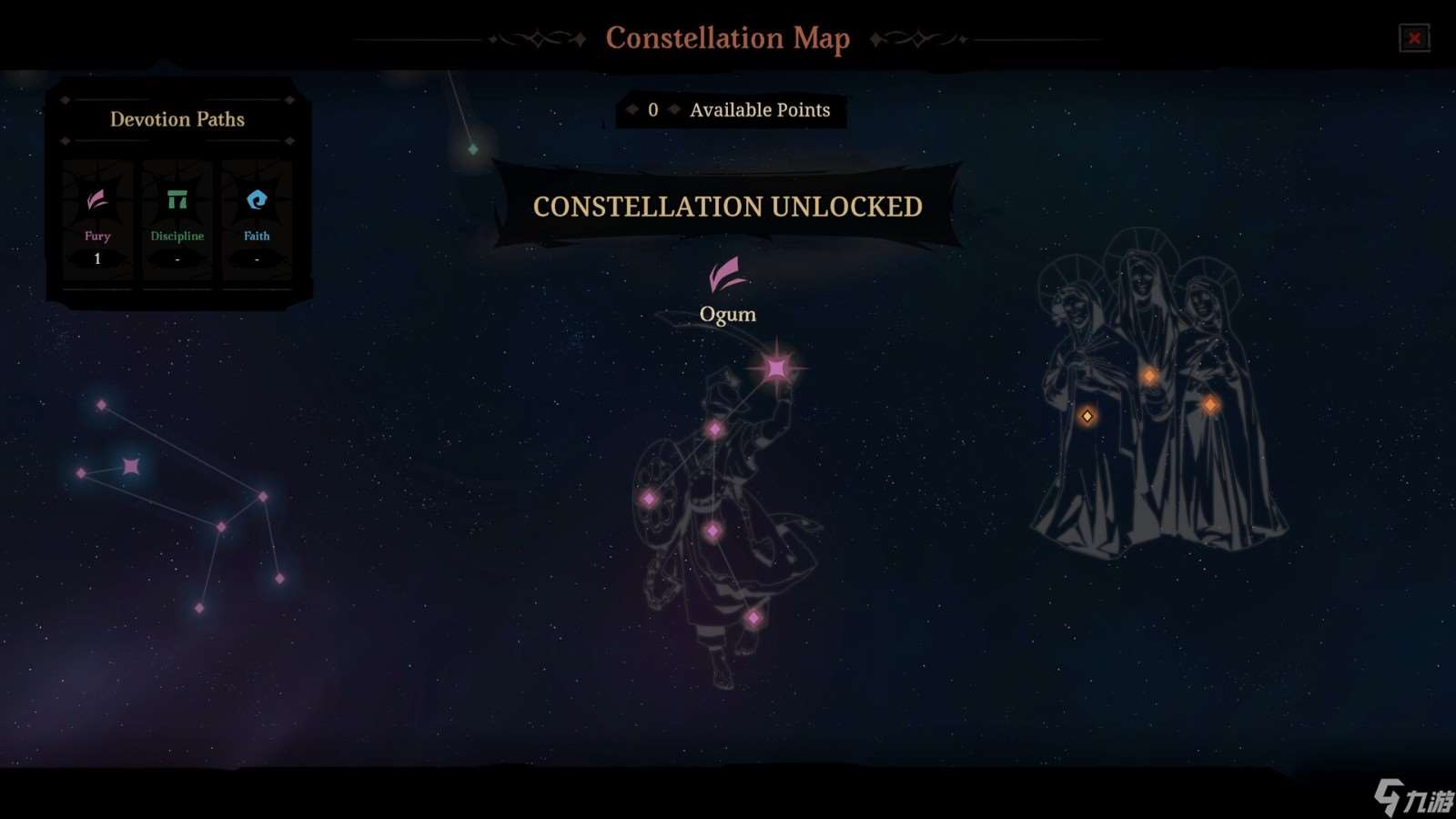
Task: Toggle the middle orange node on the sisters constellation
Action: tap(1150, 373)
